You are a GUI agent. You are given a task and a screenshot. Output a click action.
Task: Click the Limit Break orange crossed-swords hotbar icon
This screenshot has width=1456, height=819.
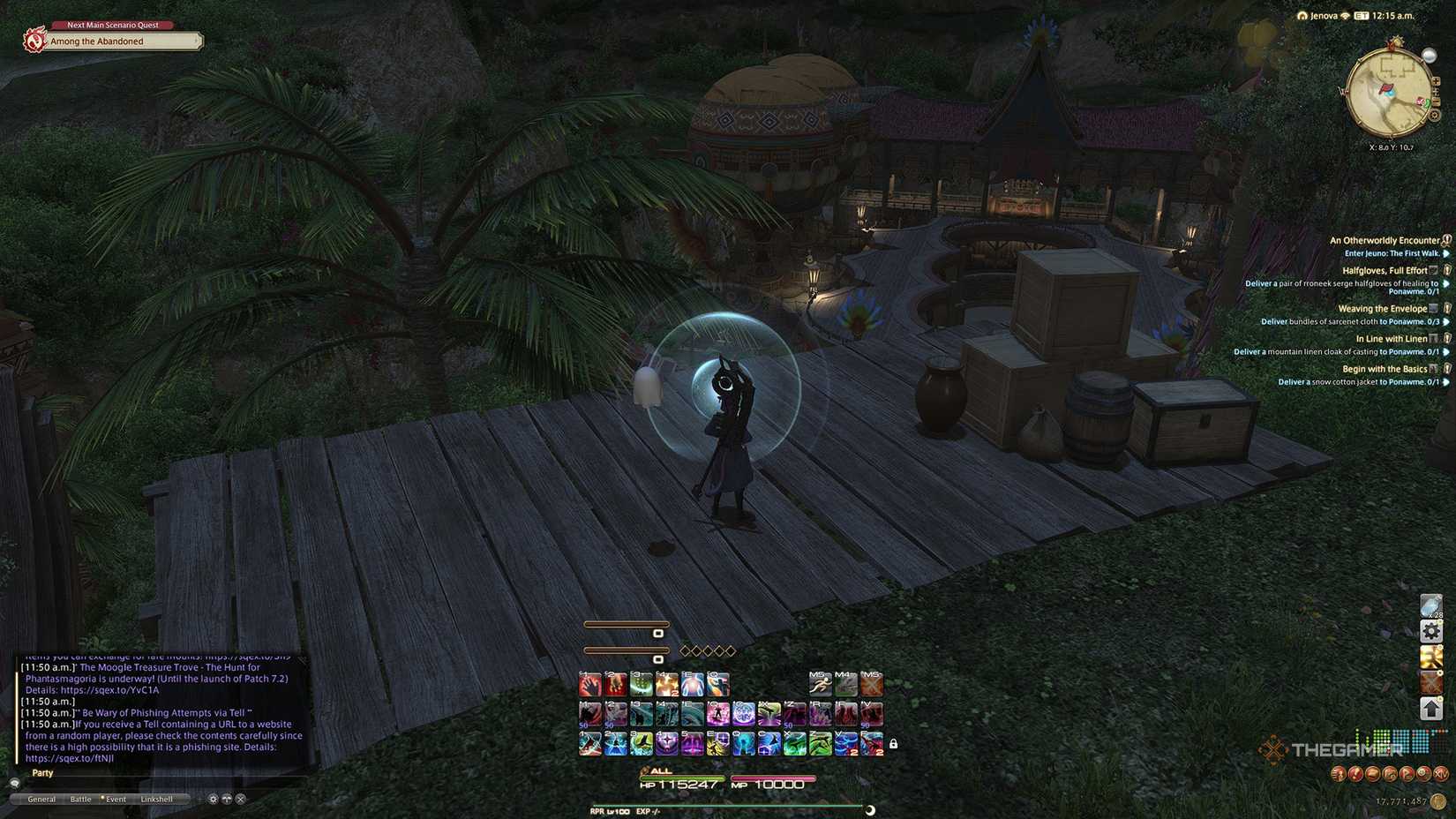pyautogui.click(x=870, y=684)
